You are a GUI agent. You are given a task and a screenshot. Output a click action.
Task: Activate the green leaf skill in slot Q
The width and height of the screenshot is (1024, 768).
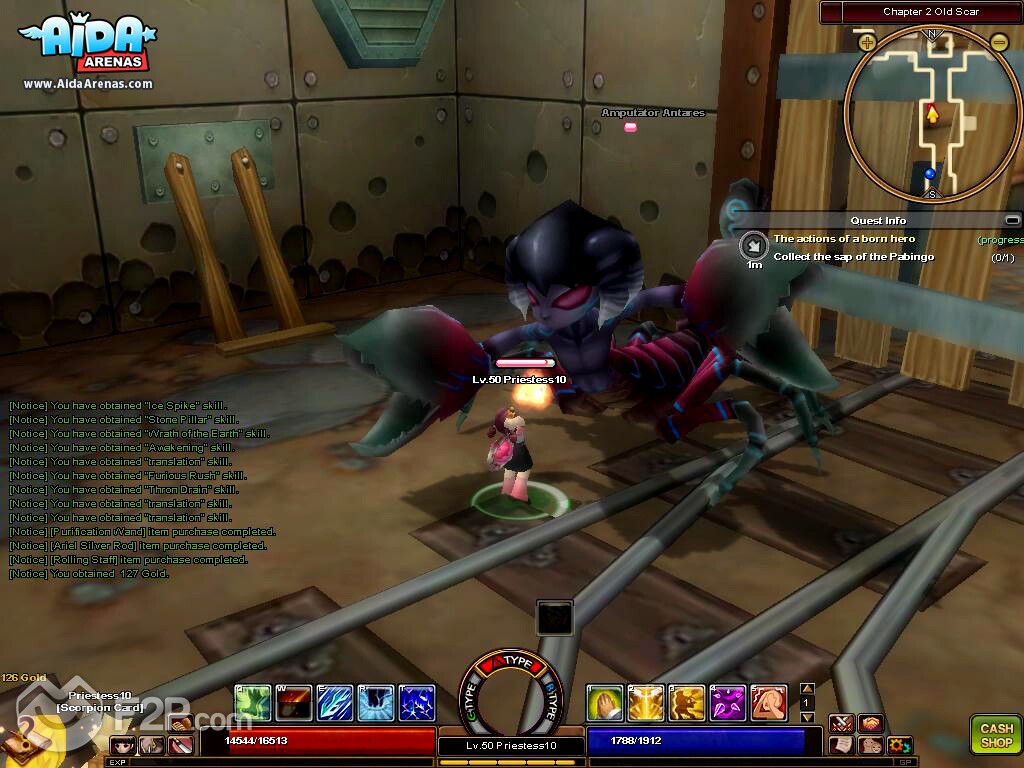click(x=251, y=703)
